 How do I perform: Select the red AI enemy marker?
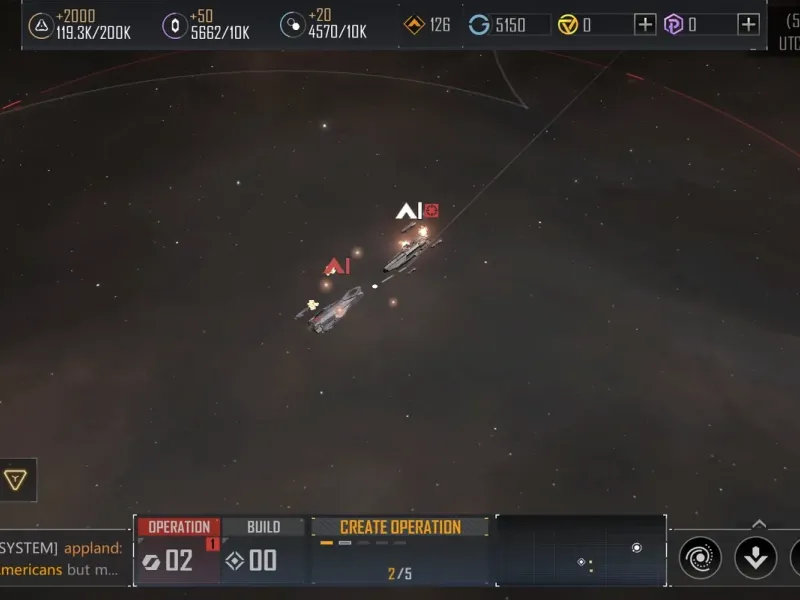[x=337, y=266]
